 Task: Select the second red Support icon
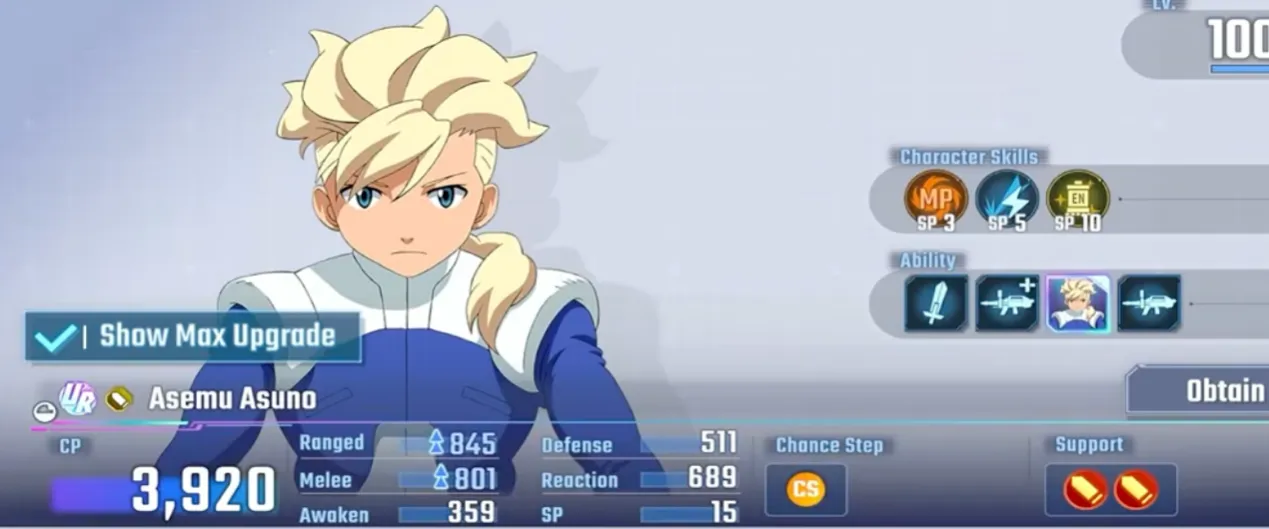[x=1136, y=490]
